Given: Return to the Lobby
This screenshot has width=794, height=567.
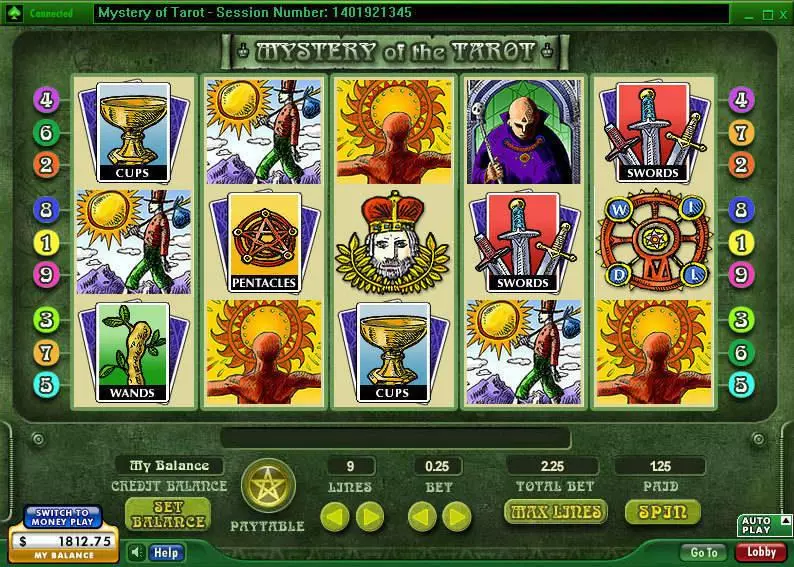Looking at the screenshot, I should click(761, 552).
